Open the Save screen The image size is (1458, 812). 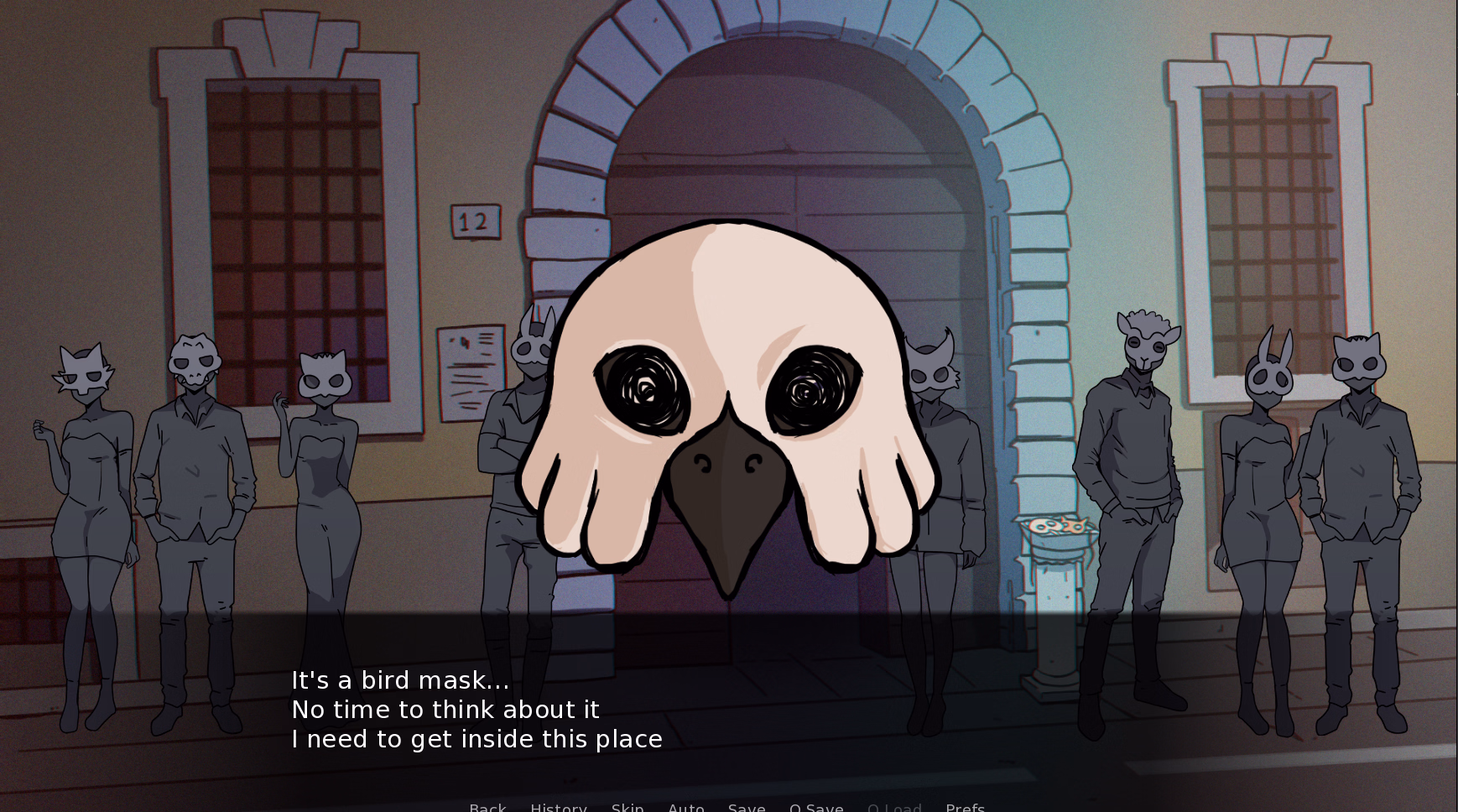[x=747, y=807]
